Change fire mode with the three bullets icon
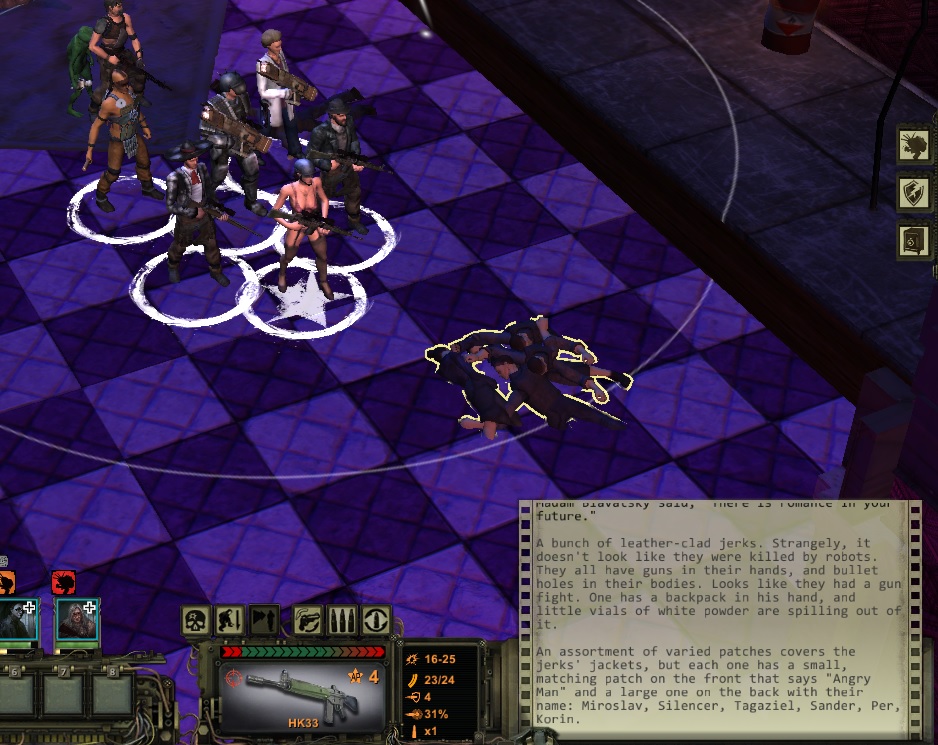 pyautogui.click(x=342, y=621)
